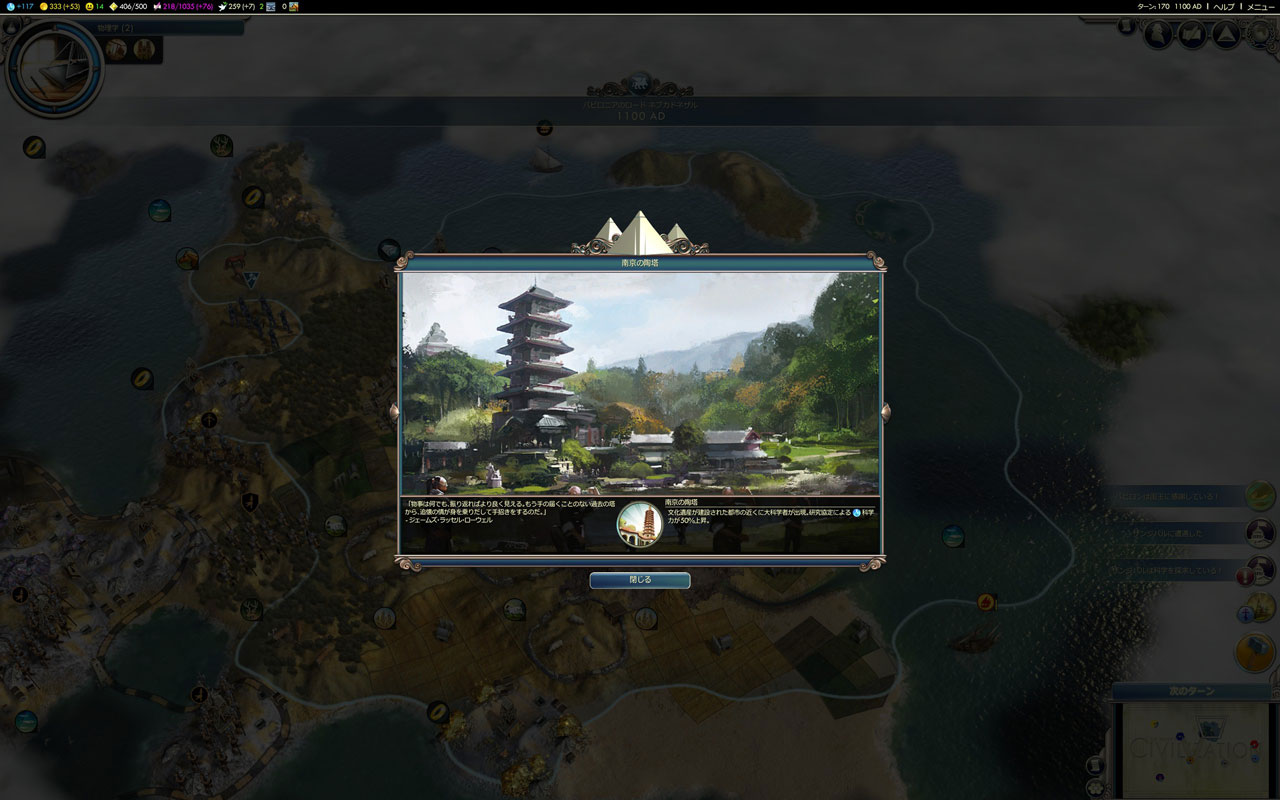Viewport: 1280px width, 800px height.
Task: Open the ヘルプ help page
Action: click(x=1224, y=7)
